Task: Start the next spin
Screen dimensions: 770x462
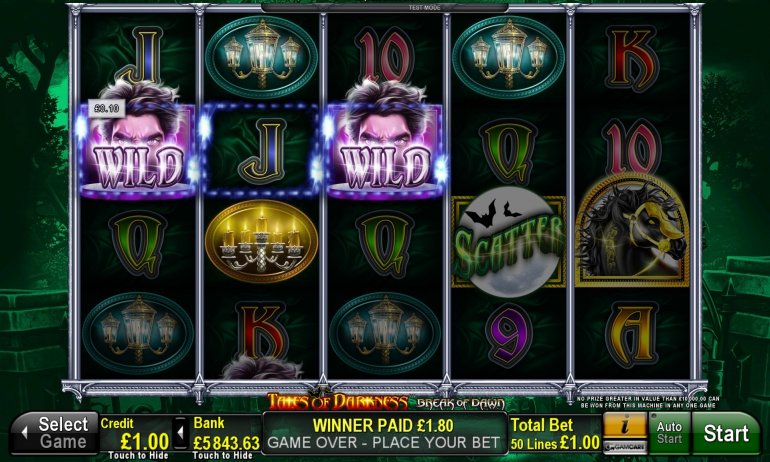Action: (726, 434)
